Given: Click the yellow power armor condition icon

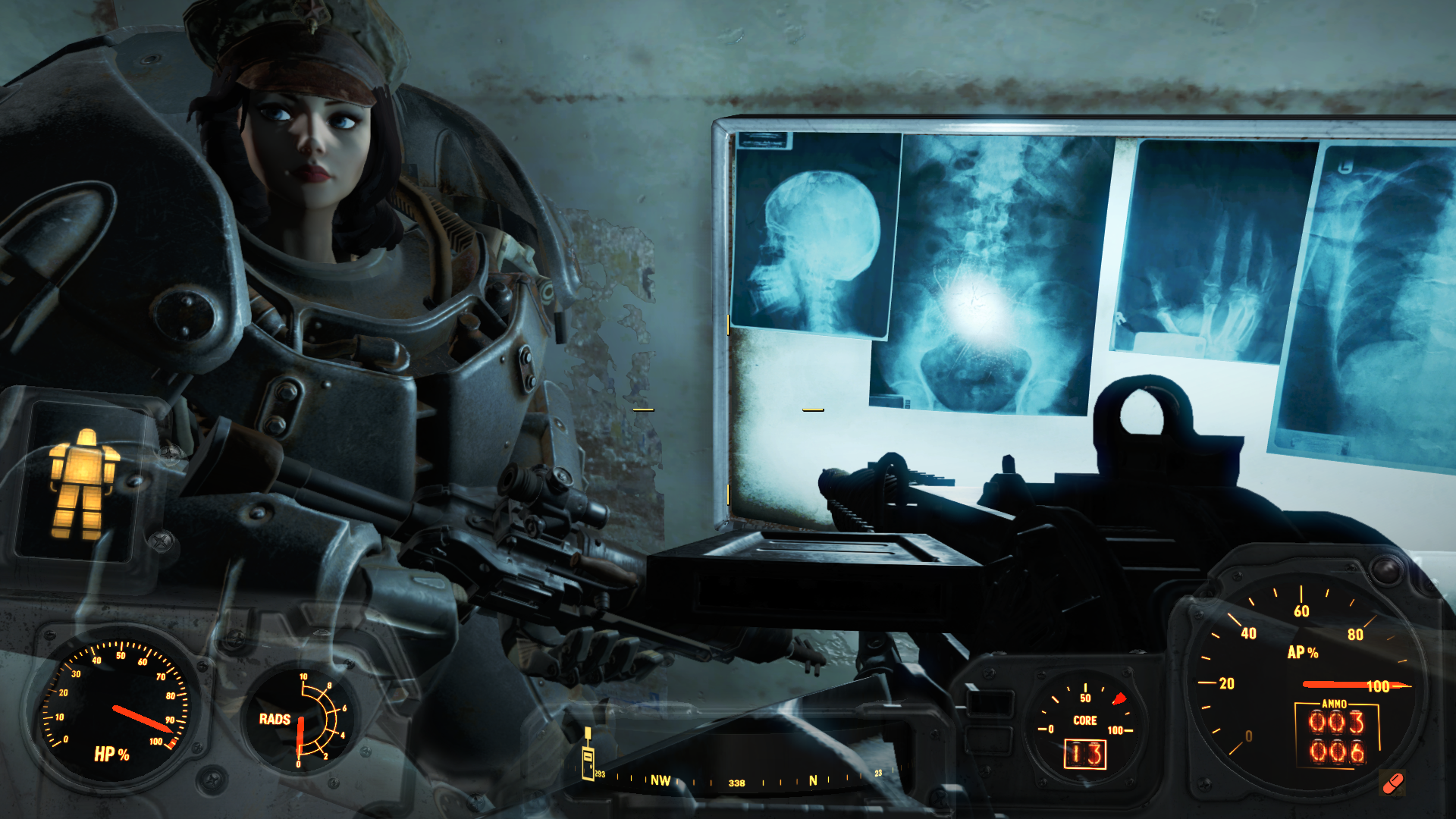Looking at the screenshot, I should [83, 483].
